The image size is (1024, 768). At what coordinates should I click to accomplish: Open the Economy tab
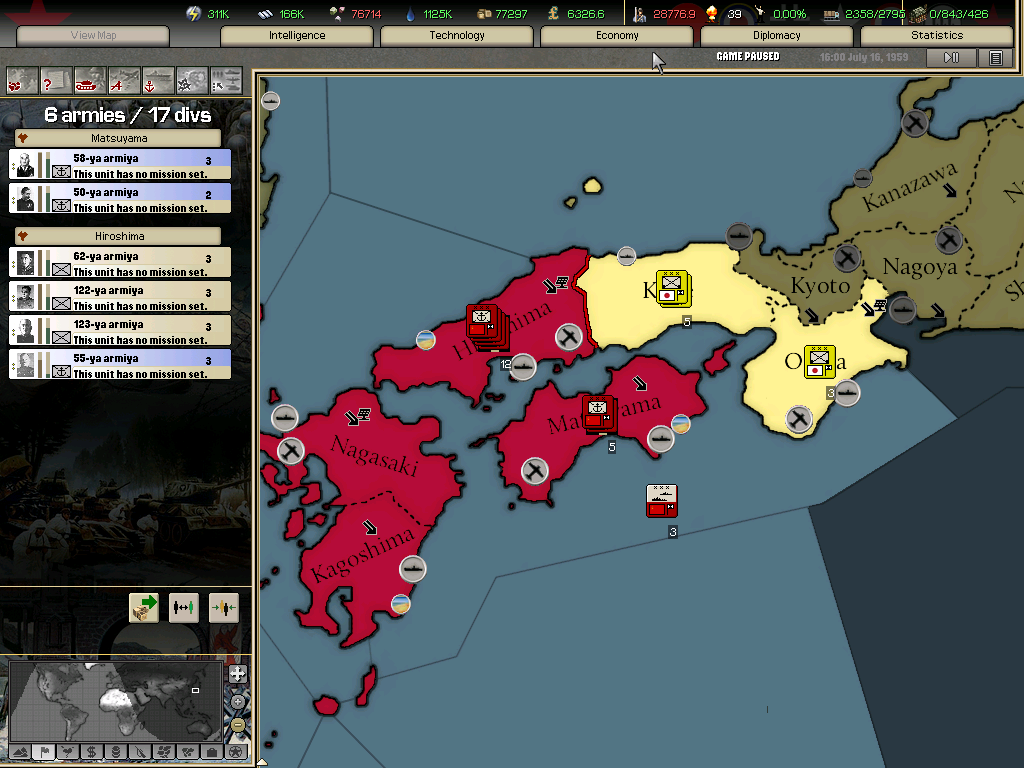click(617, 36)
